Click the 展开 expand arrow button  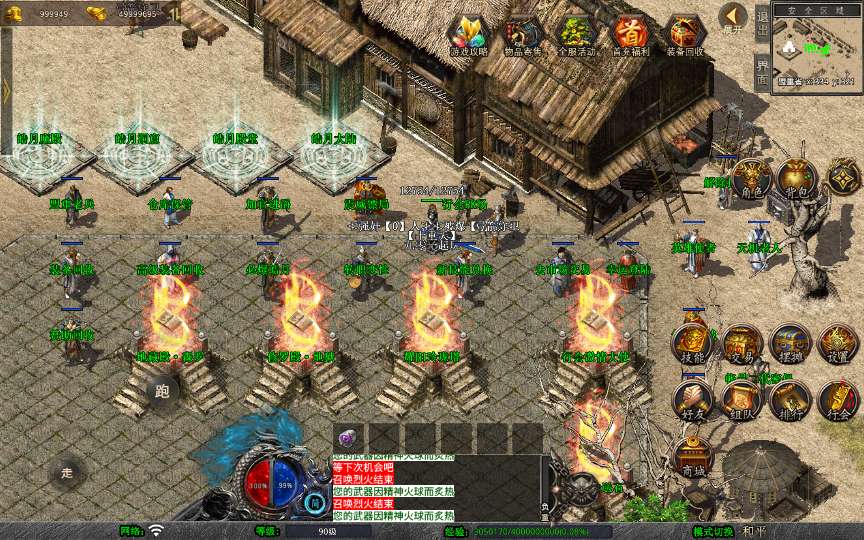[x=733, y=18]
